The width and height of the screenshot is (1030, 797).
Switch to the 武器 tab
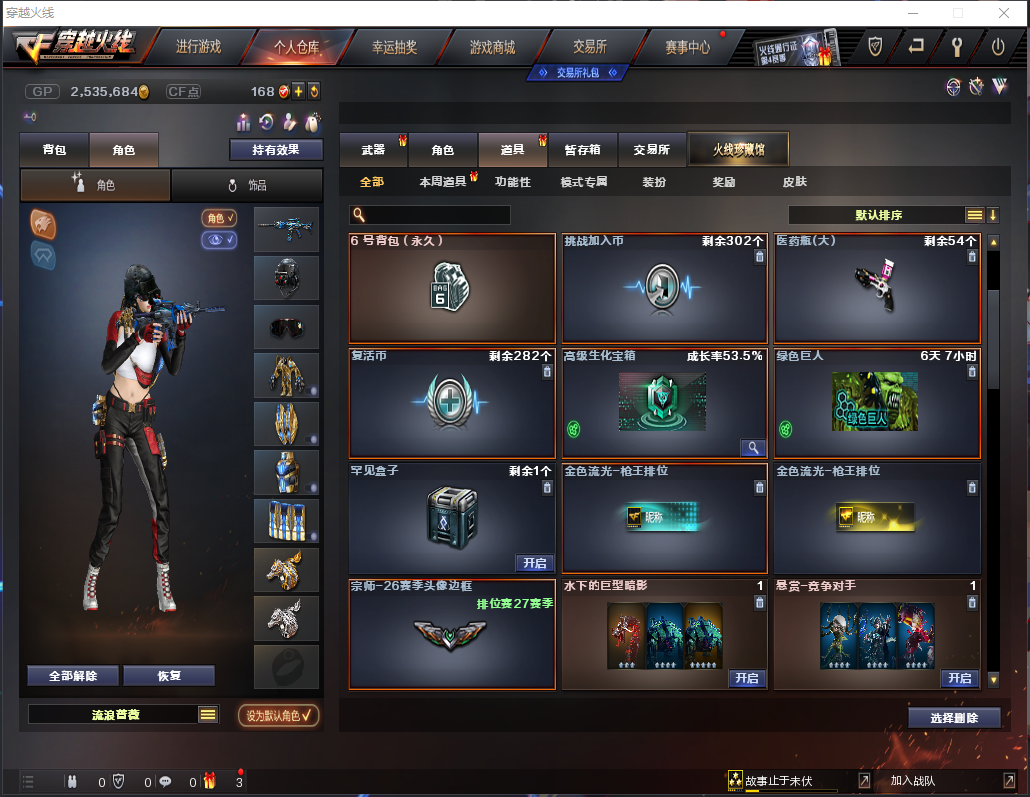point(373,150)
